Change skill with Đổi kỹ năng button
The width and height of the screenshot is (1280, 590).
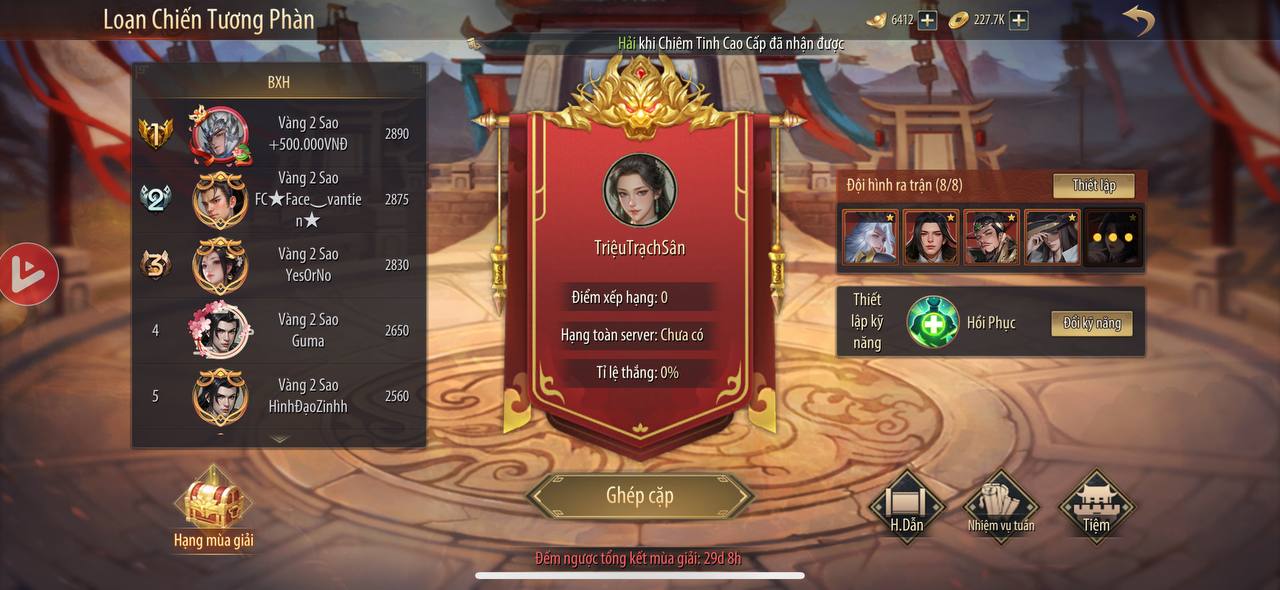point(1091,323)
